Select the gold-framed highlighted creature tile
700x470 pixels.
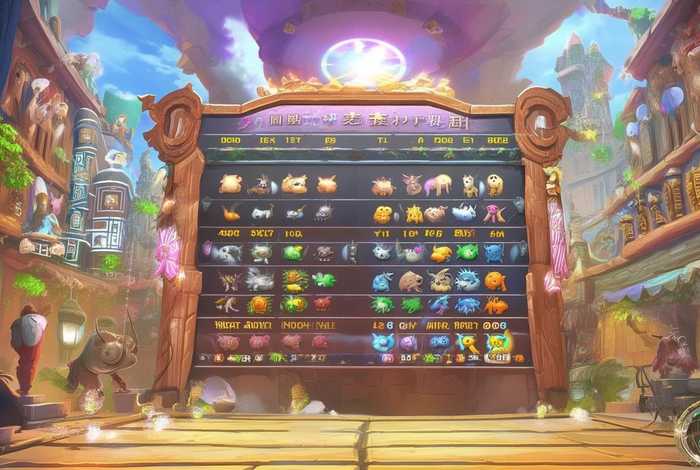(x=497, y=342)
